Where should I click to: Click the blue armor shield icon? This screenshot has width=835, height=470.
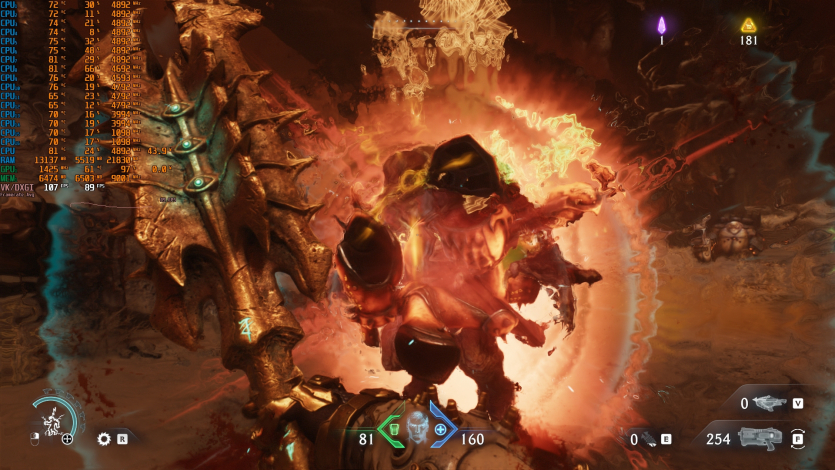pos(440,429)
